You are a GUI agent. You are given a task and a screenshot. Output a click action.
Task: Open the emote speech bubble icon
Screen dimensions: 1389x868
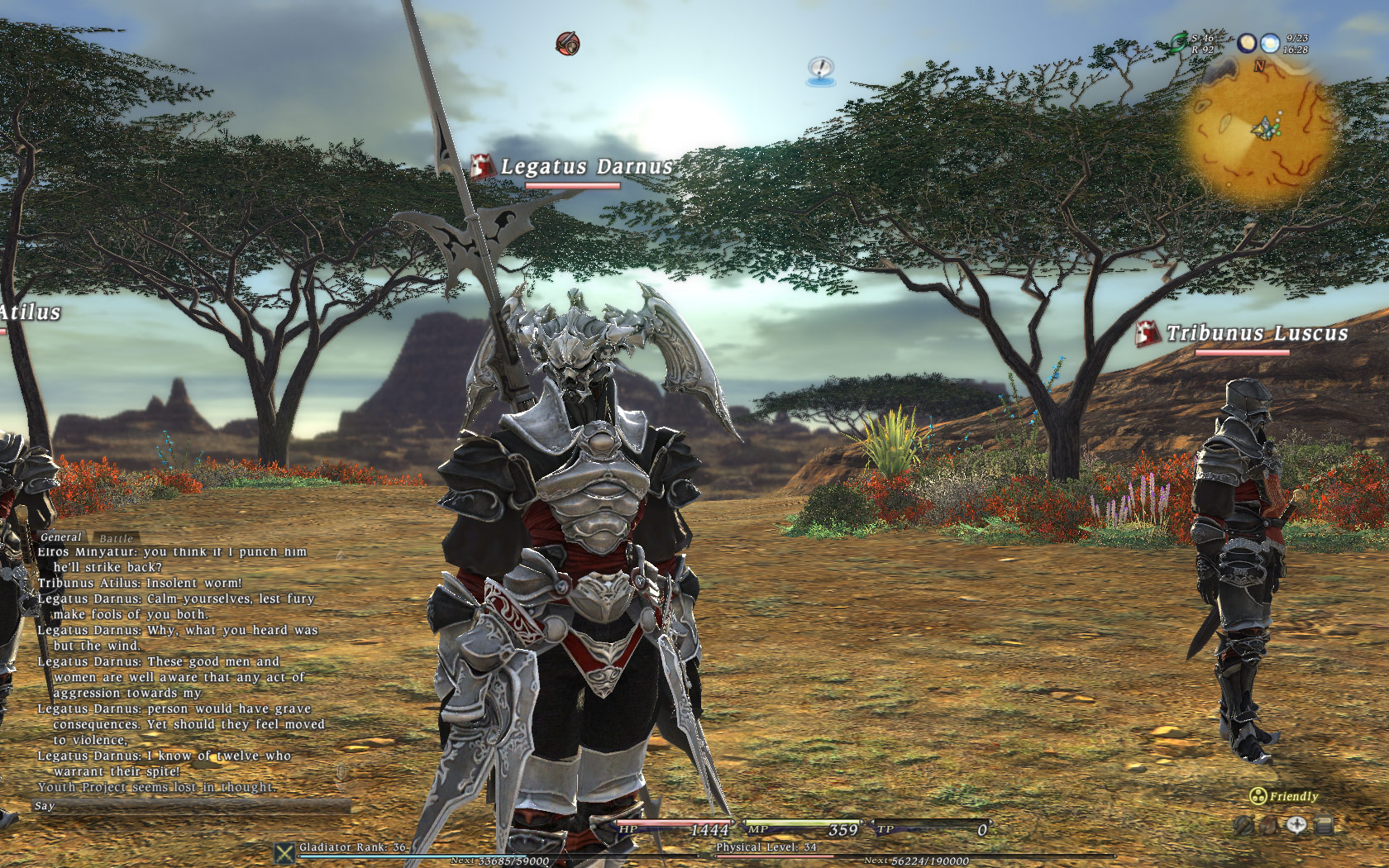click(1296, 825)
